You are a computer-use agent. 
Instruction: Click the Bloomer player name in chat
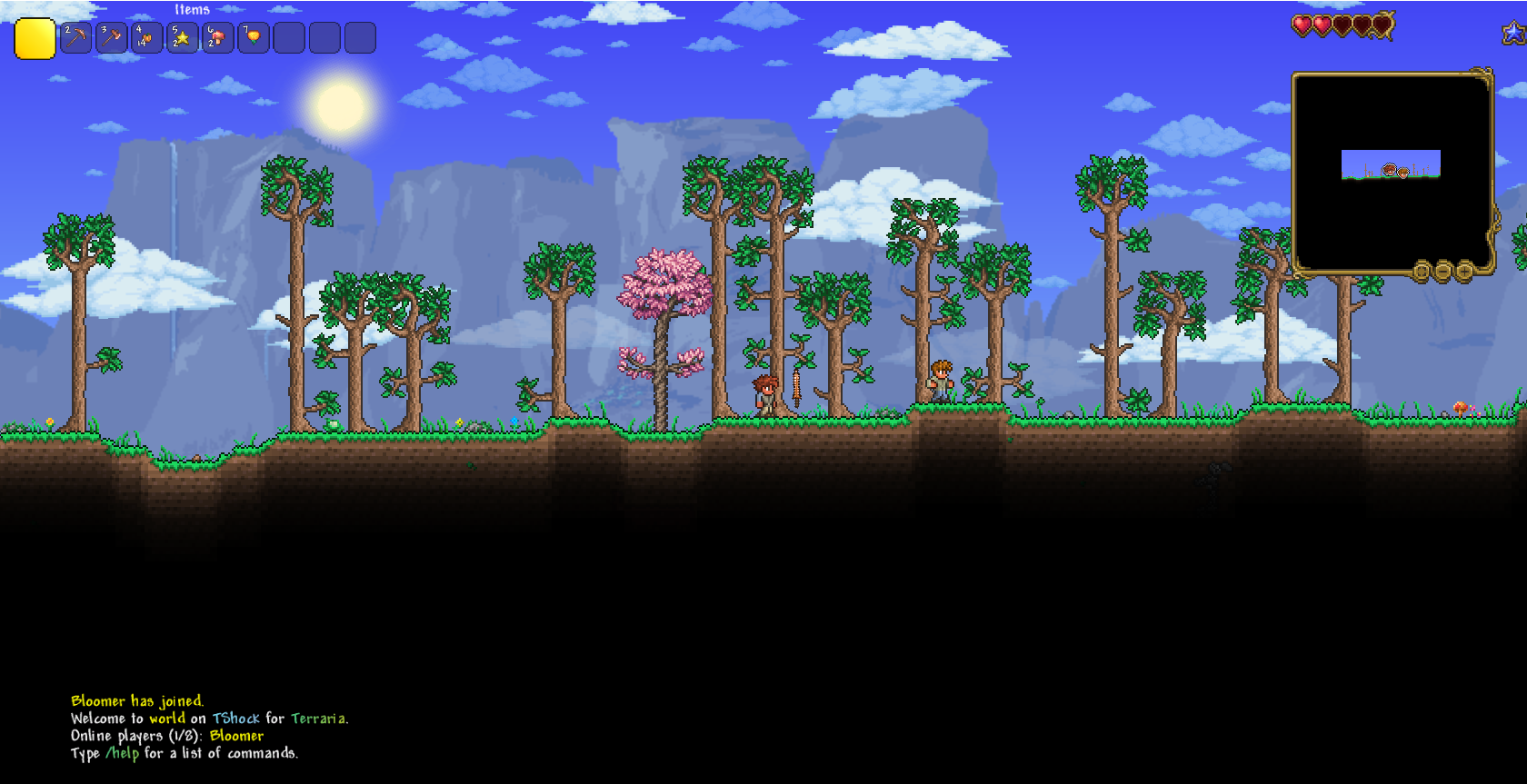236,736
